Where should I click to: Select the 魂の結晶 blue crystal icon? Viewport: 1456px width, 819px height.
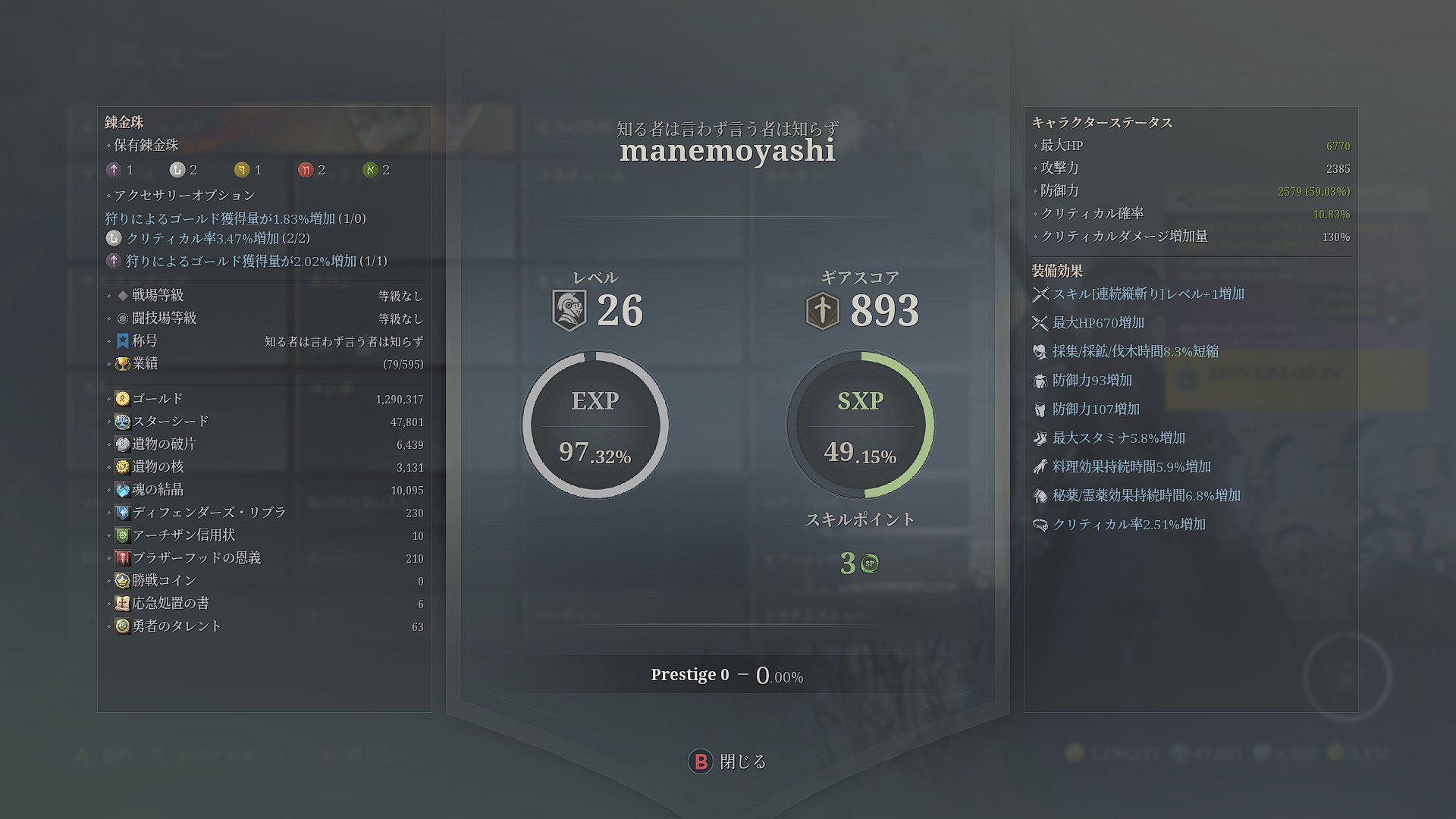click(x=122, y=489)
